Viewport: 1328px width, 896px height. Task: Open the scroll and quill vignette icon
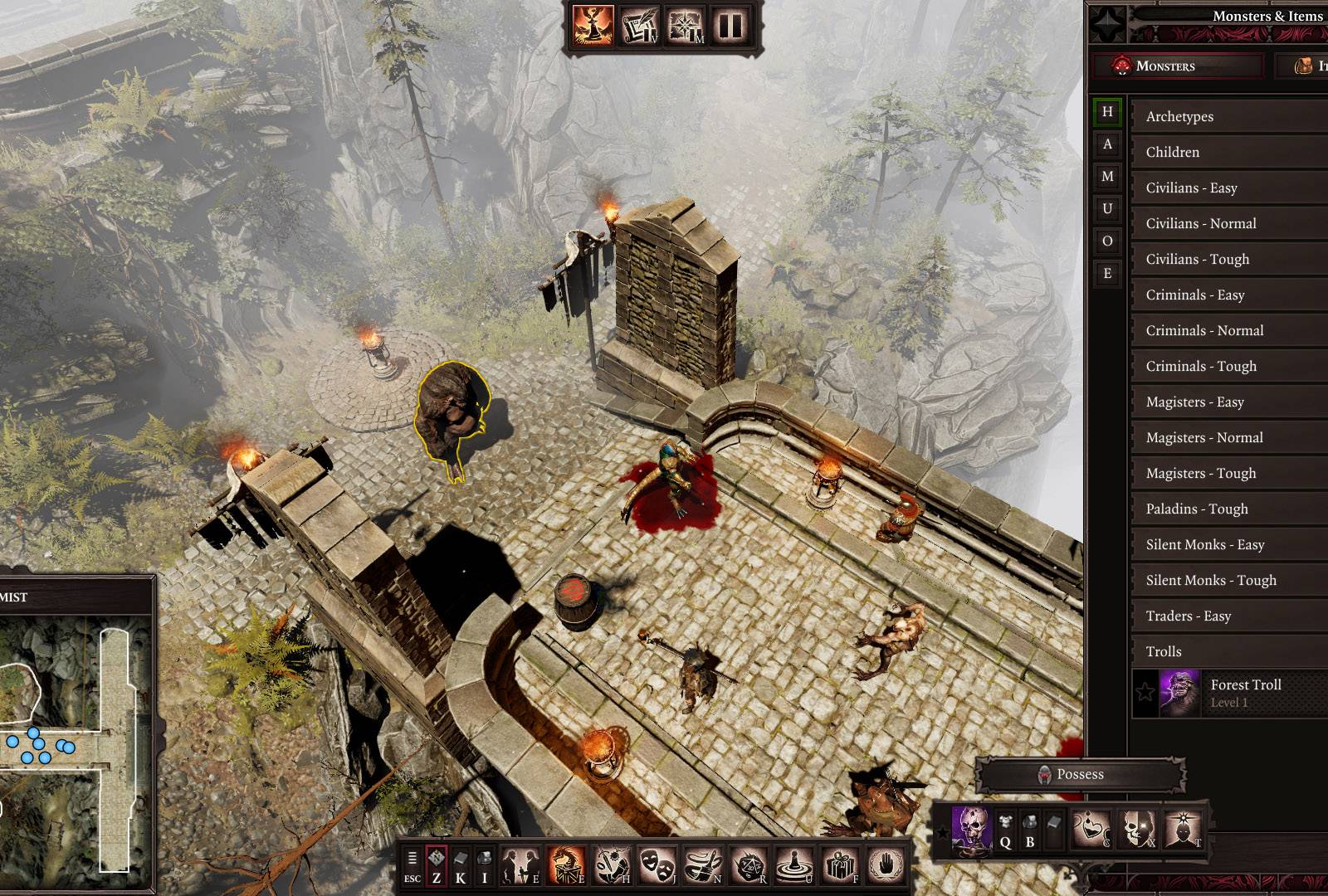(x=639, y=26)
